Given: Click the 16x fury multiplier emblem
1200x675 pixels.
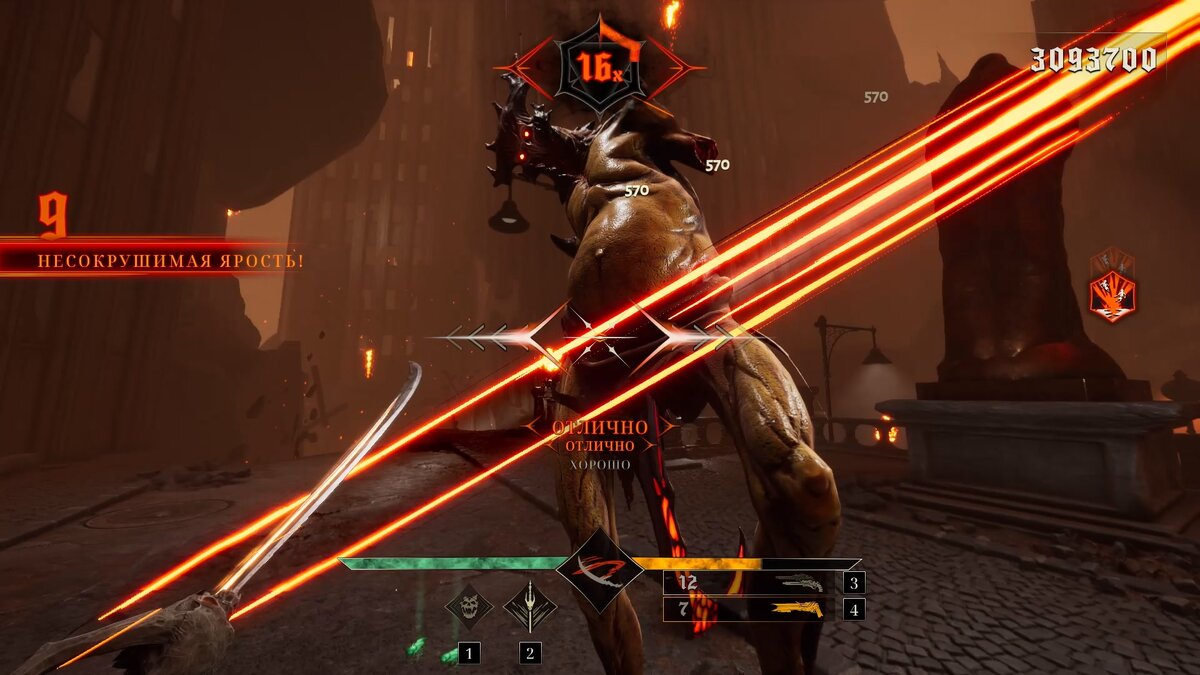Looking at the screenshot, I should pyautogui.click(x=599, y=66).
